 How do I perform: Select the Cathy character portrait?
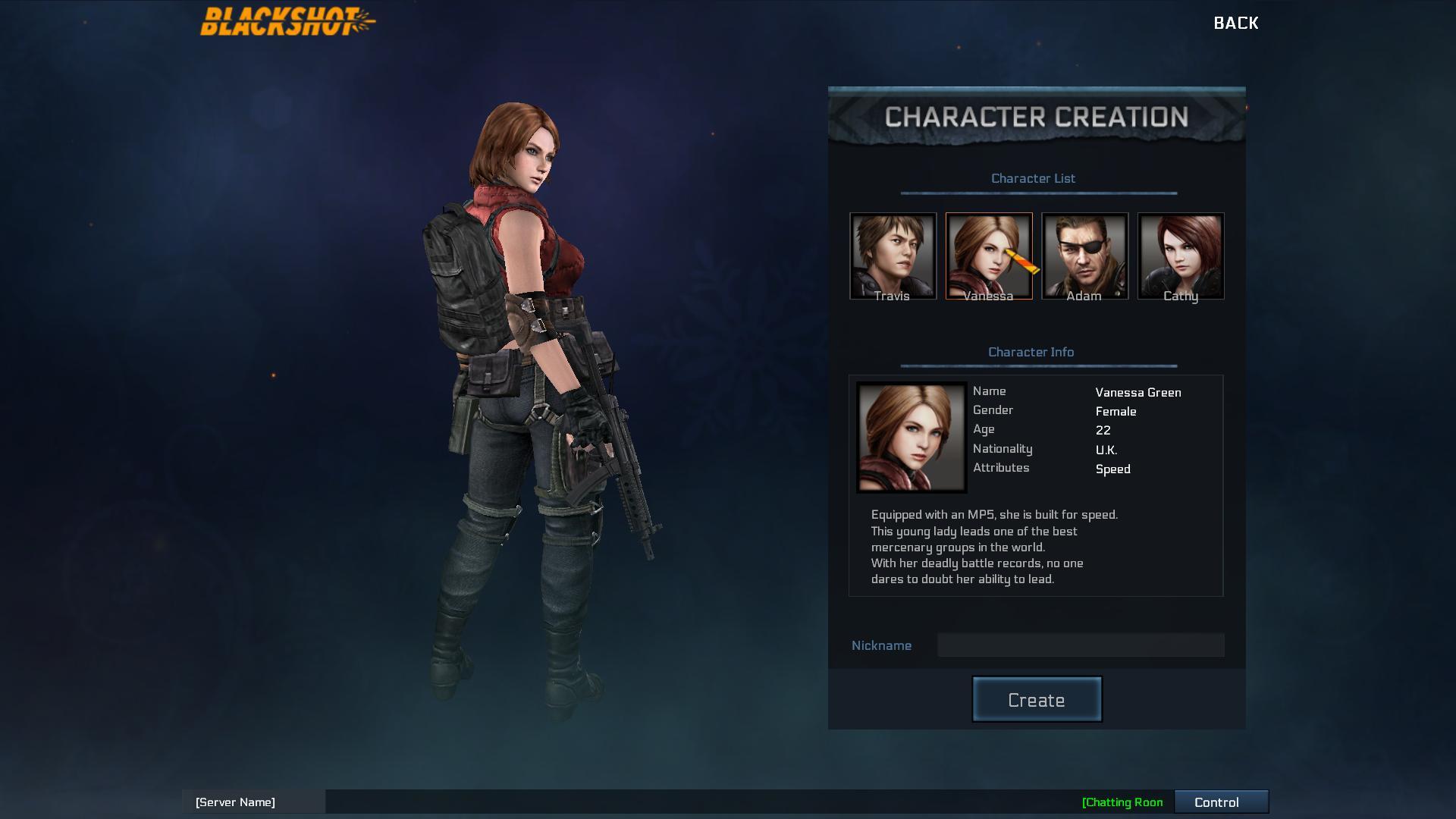(1181, 256)
